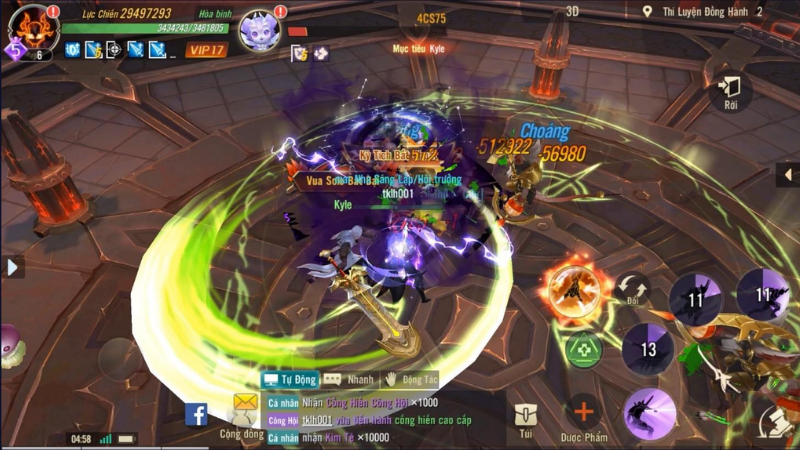Toggle Tự Động auto-battle mode
This screenshot has width=800, height=450.
pos(289,379)
